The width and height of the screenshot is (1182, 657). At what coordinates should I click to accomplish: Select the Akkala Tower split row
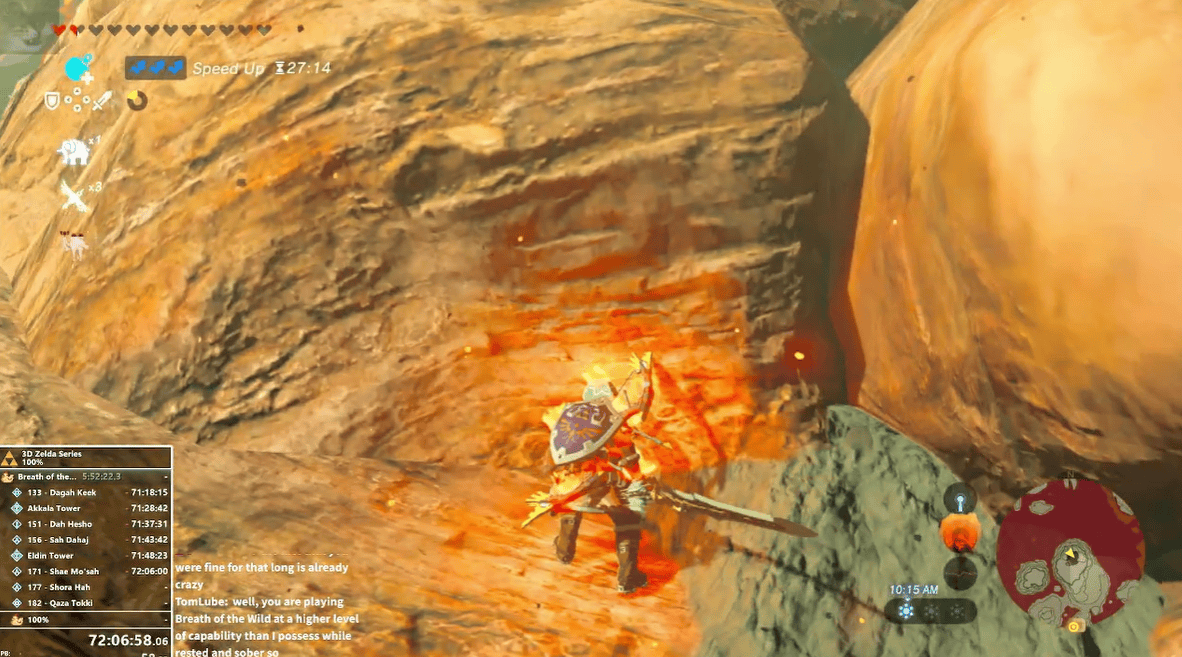click(87, 508)
